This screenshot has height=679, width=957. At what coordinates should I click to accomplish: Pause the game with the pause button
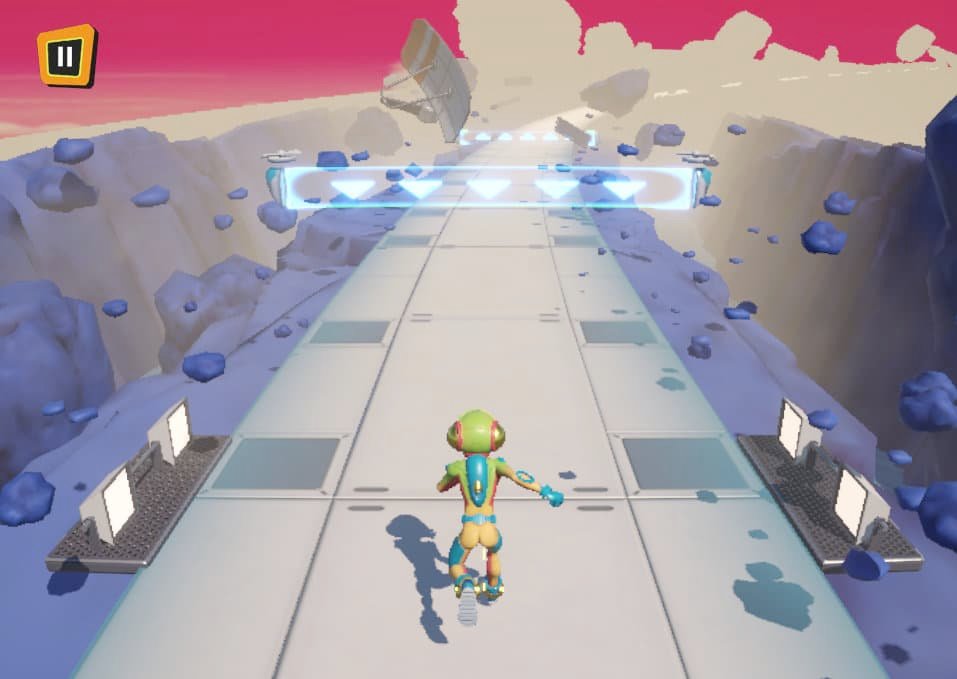[66, 55]
